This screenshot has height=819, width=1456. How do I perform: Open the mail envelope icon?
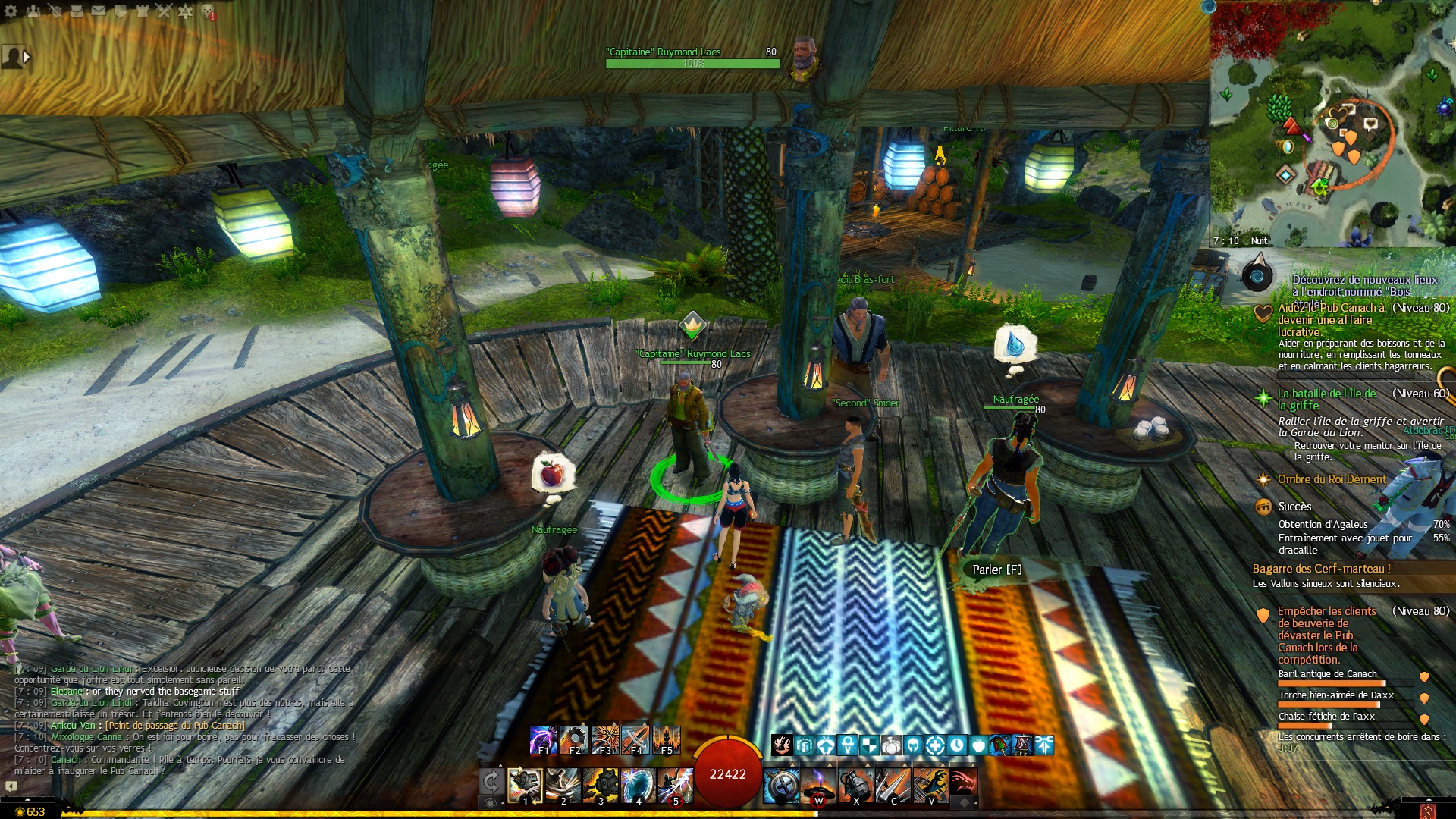(x=99, y=11)
